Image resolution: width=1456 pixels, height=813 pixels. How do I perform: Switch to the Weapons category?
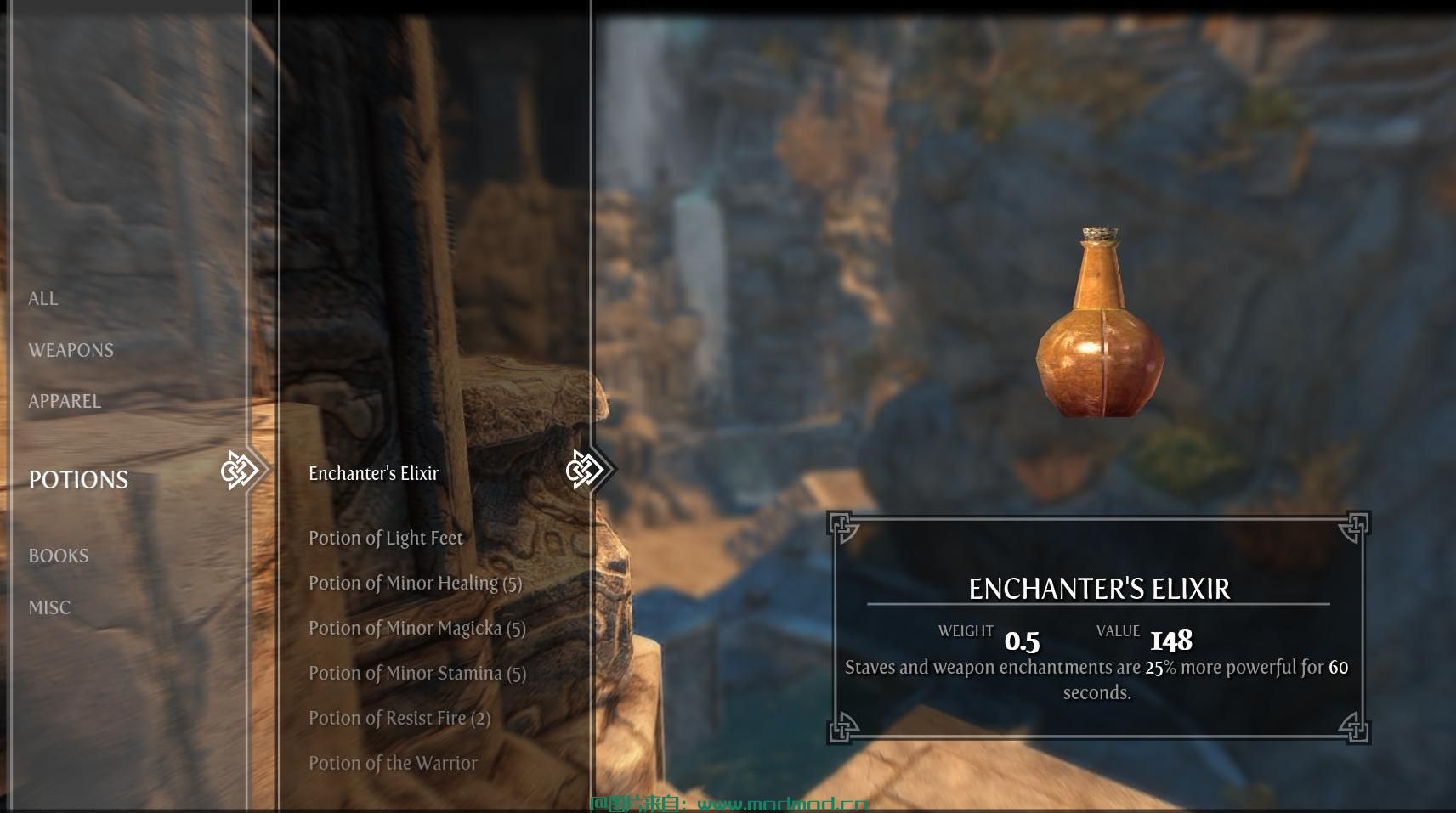(x=71, y=350)
